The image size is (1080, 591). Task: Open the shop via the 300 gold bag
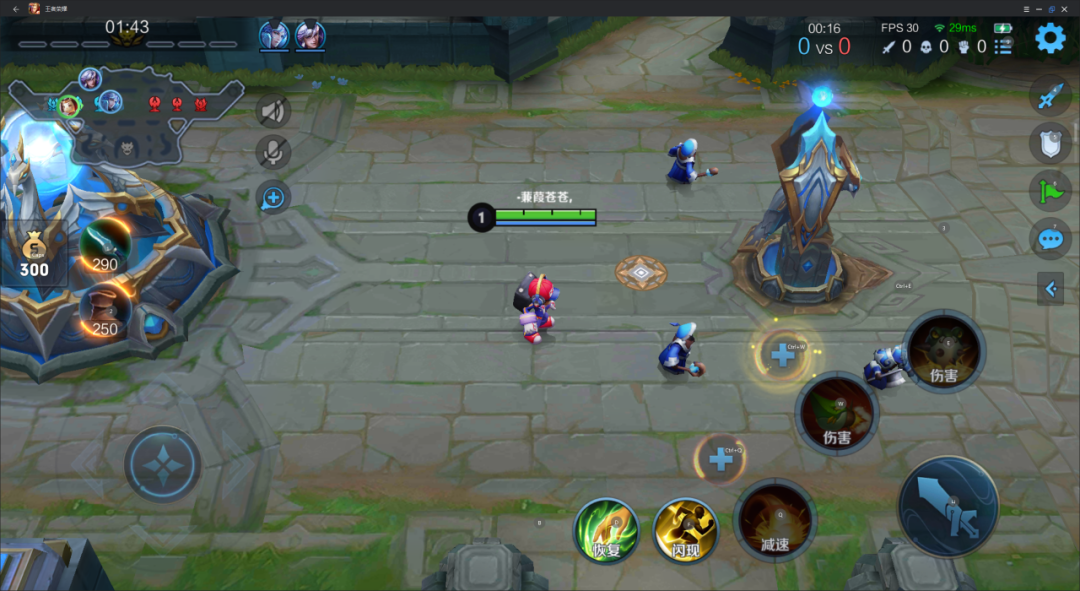click(34, 253)
